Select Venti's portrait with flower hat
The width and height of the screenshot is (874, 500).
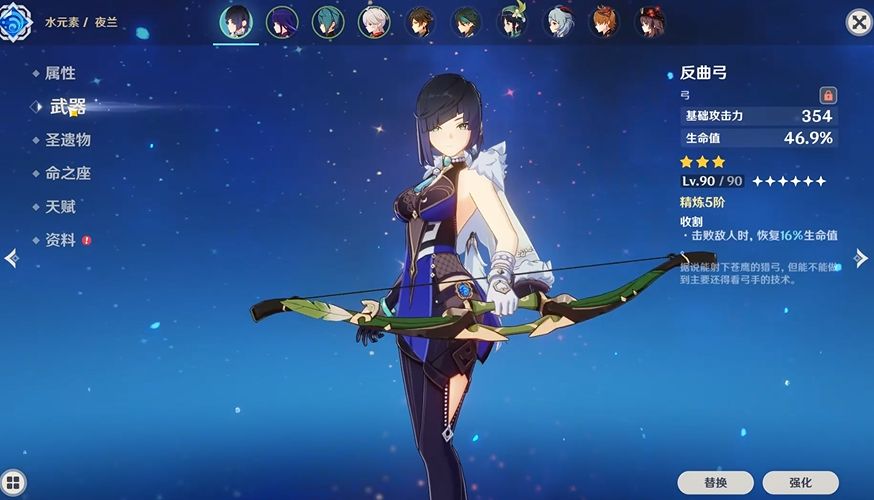(512, 21)
